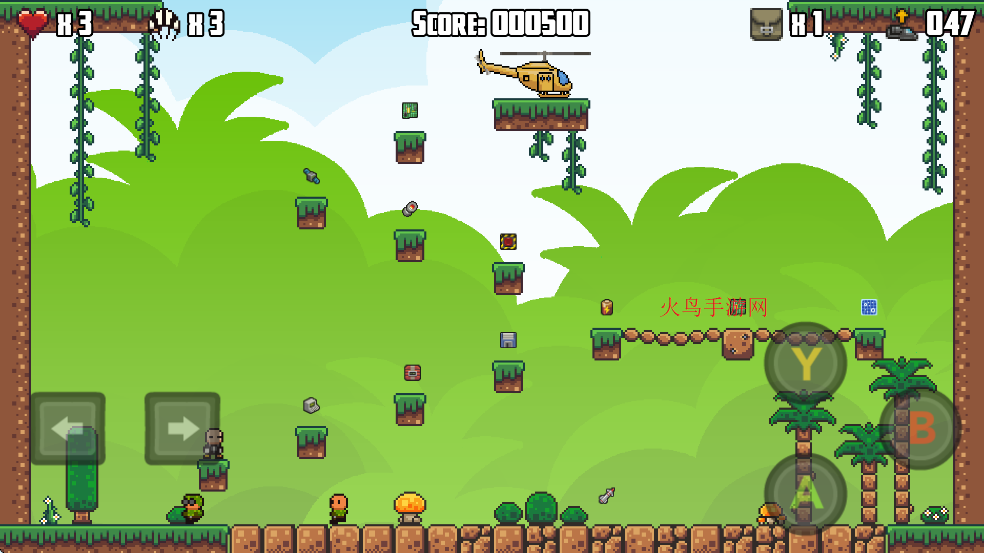The height and width of the screenshot is (553, 984).
Task: Activate the green A action button
Action: point(806,494)
